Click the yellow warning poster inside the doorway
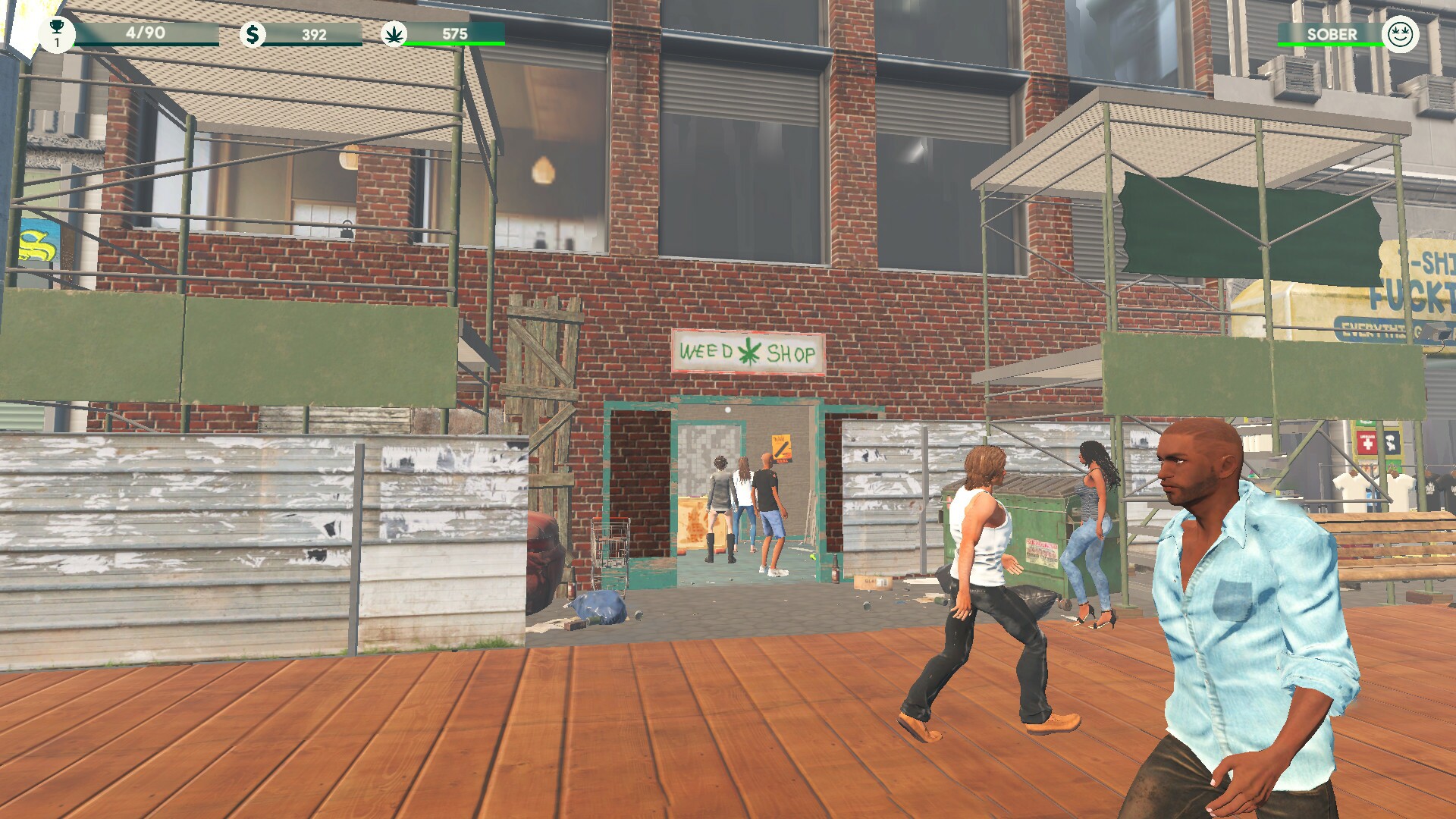 point(781,447)
